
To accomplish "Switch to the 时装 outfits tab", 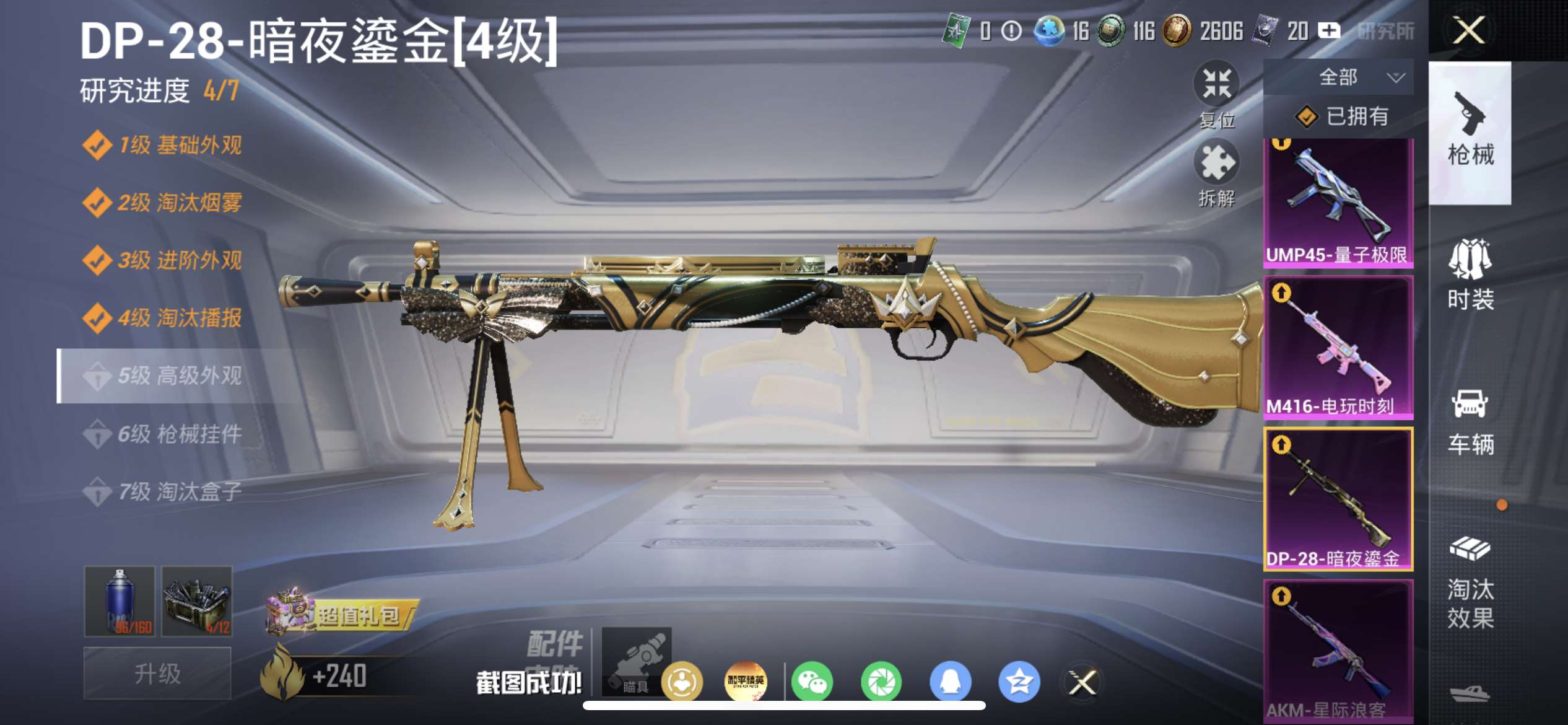I will 1470,274.
